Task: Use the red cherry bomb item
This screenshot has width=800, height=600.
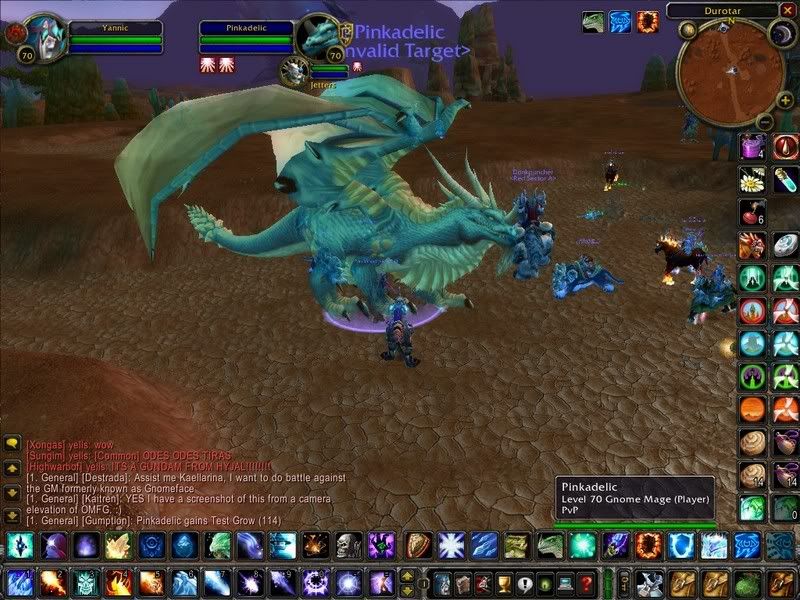Action: click(752, 213)
